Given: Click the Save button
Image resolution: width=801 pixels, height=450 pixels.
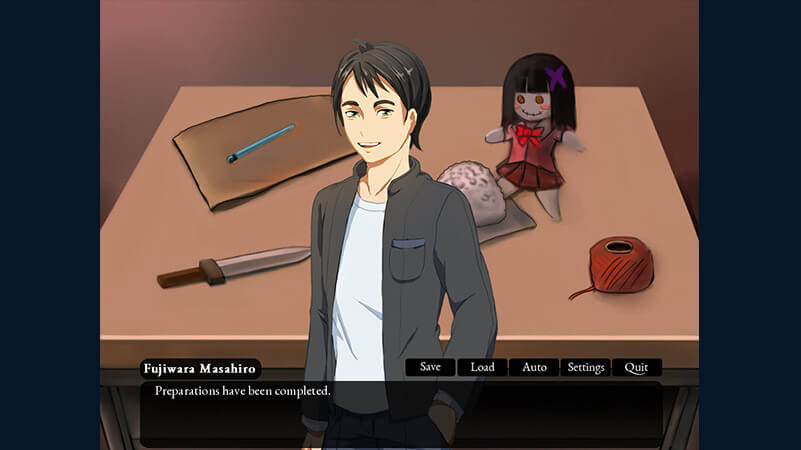Looking at the screenshot, I should (x=430, y=367).
